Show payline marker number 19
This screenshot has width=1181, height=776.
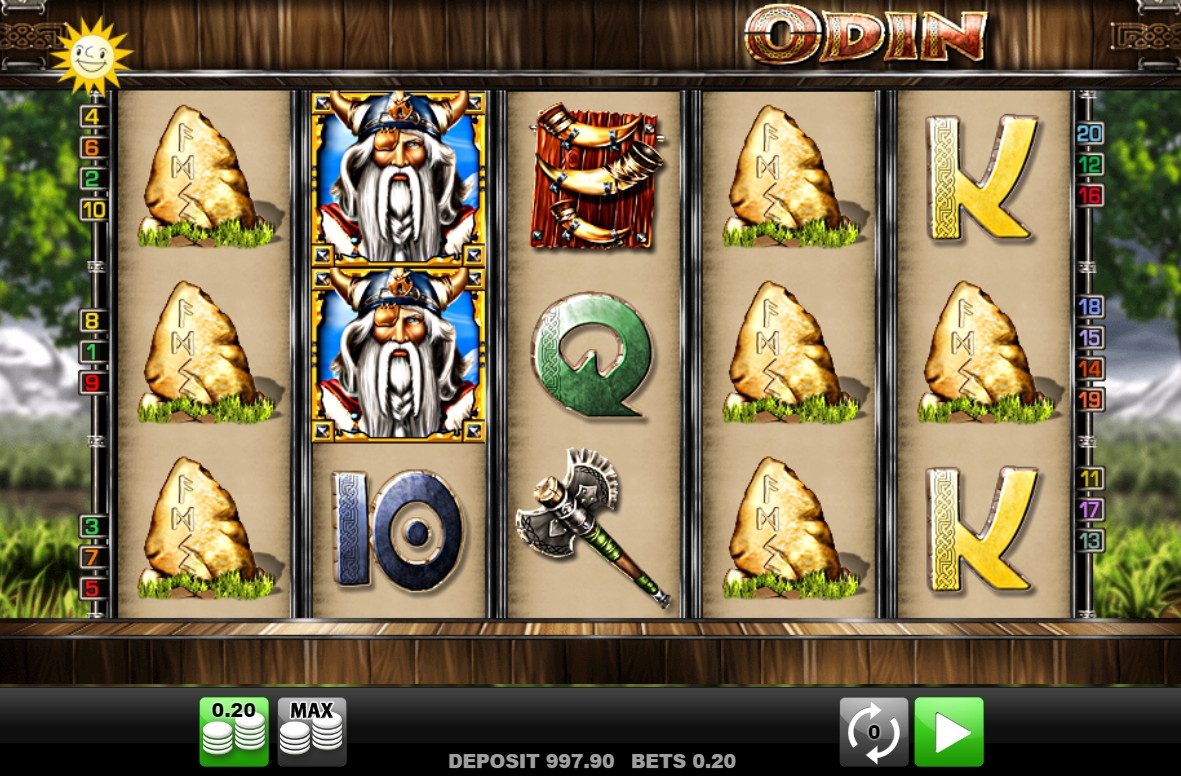coord(1090,400)
